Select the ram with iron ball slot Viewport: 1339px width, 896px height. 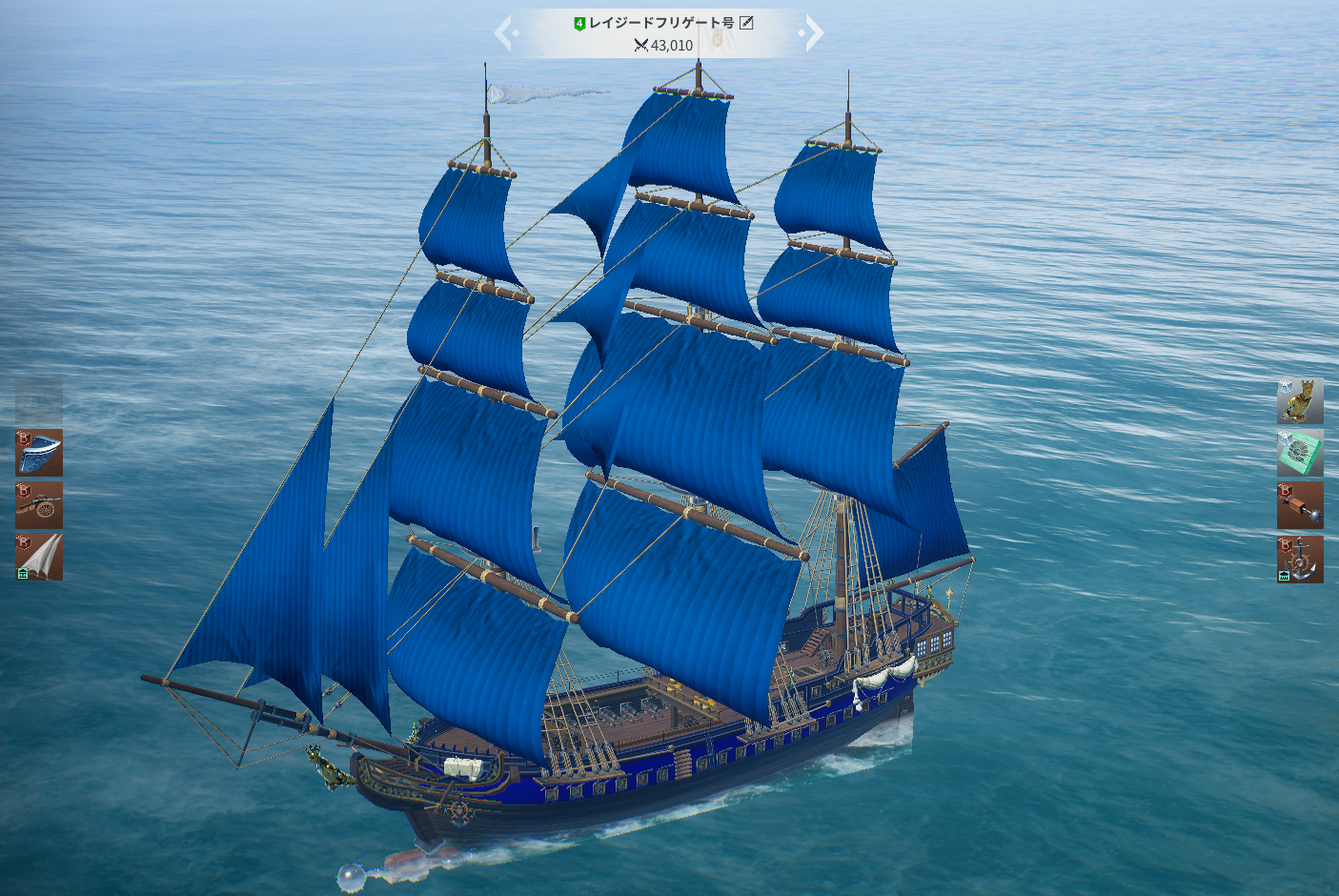click(x=1300, y=505)
